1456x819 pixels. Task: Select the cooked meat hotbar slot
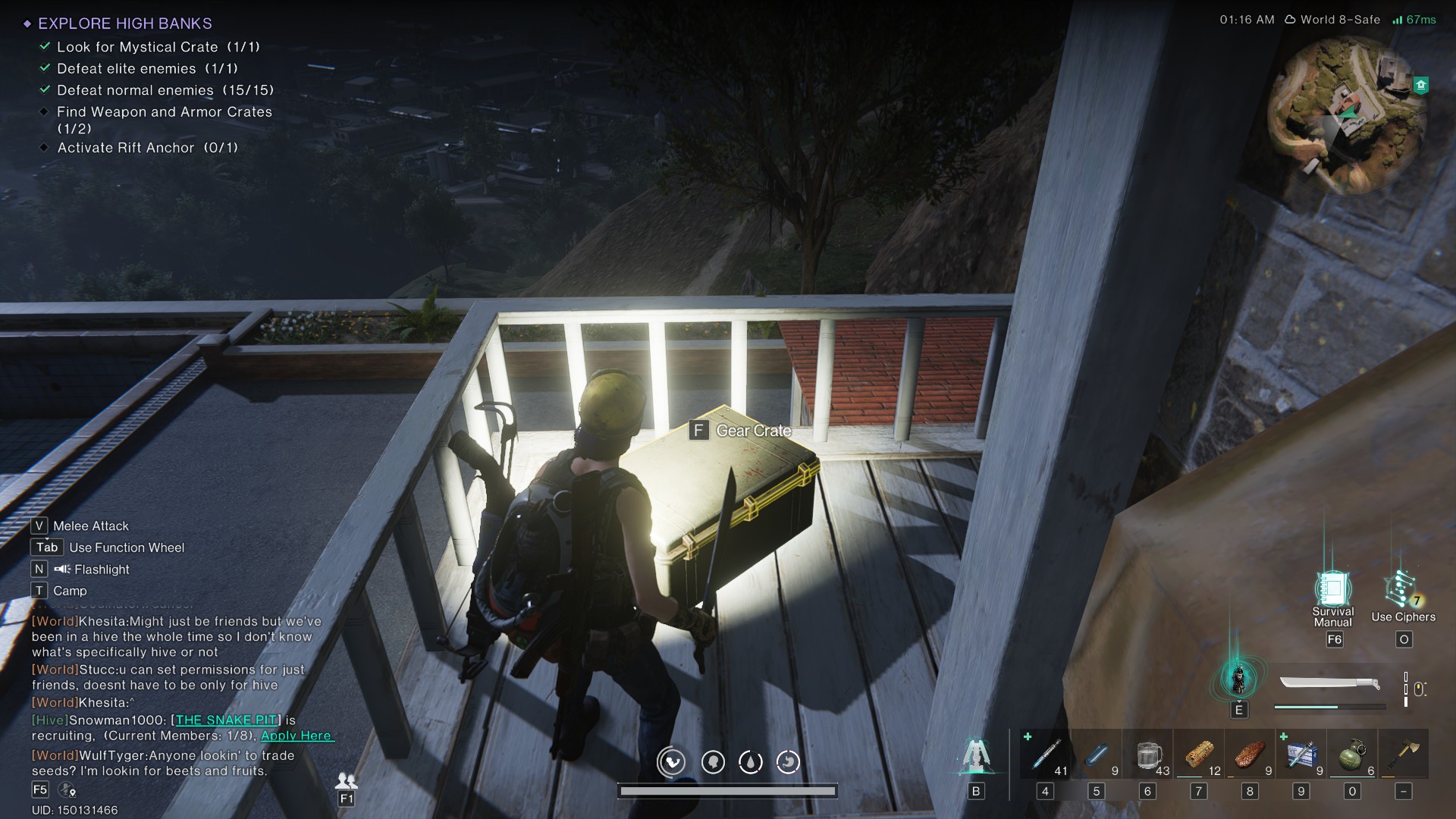(1250, 755)
